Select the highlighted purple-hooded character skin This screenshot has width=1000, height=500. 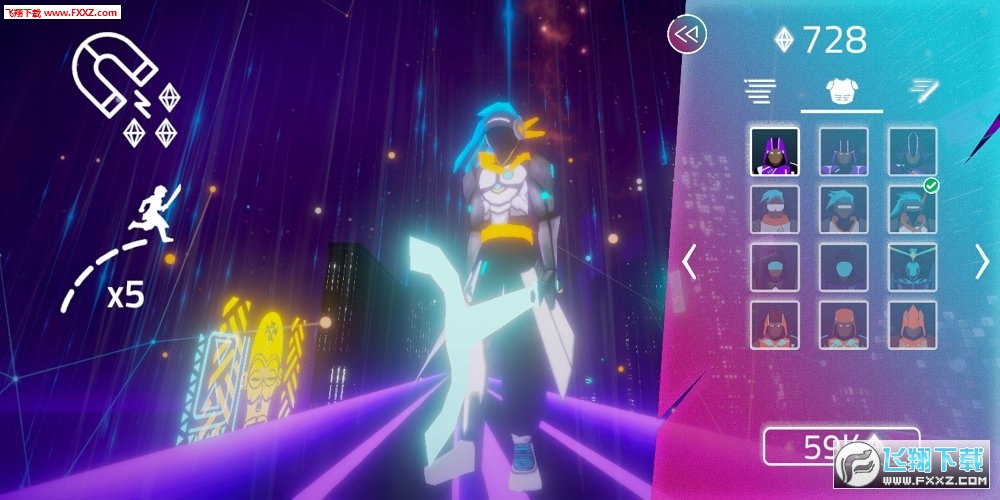pyautogui.click(x=775, y=152)
